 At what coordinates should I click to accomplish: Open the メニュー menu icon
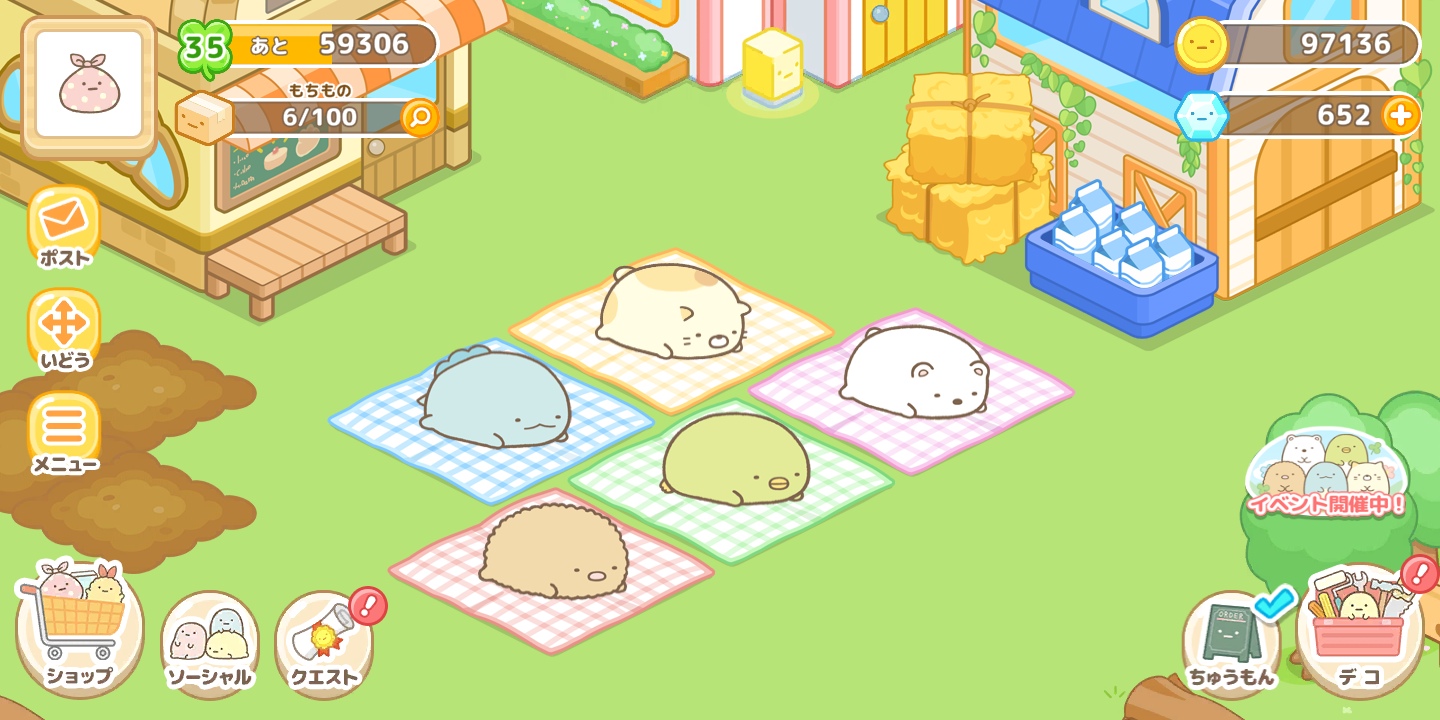(63, 428)
